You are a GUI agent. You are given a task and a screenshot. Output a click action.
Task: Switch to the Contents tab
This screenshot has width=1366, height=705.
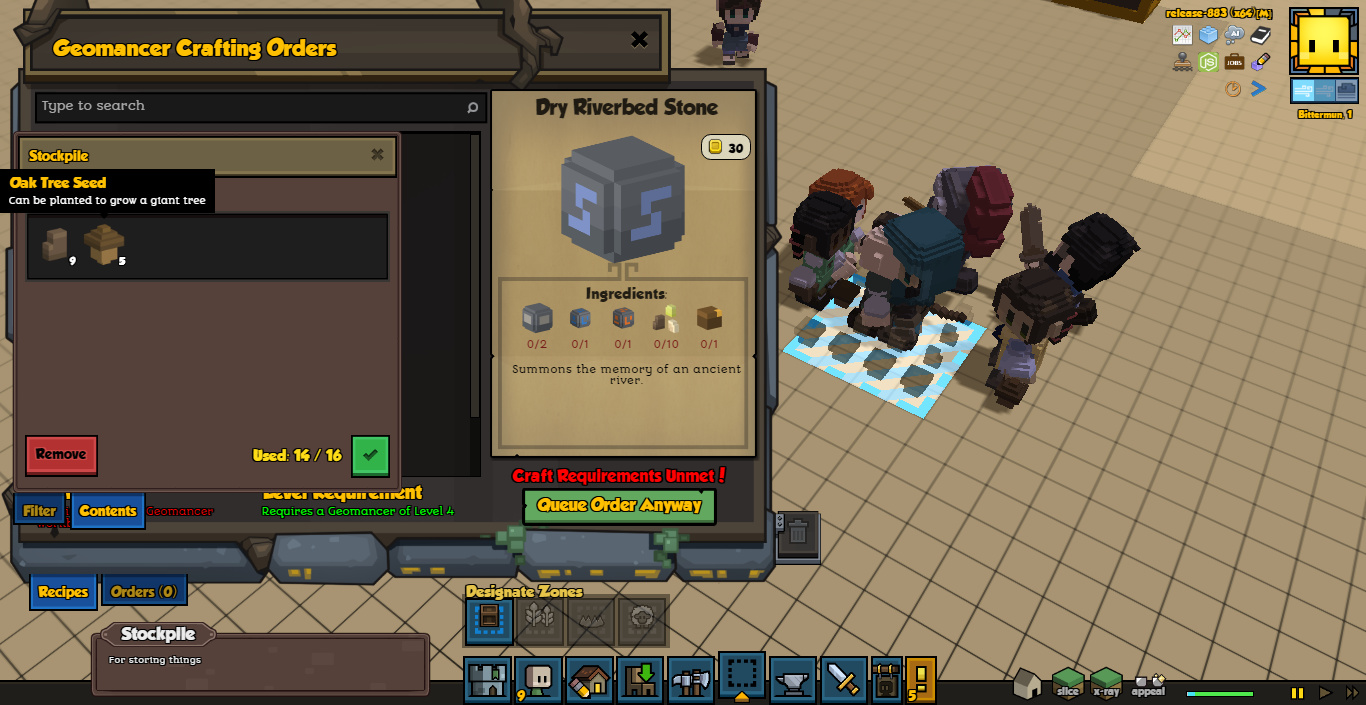click(x=108, y=511)
